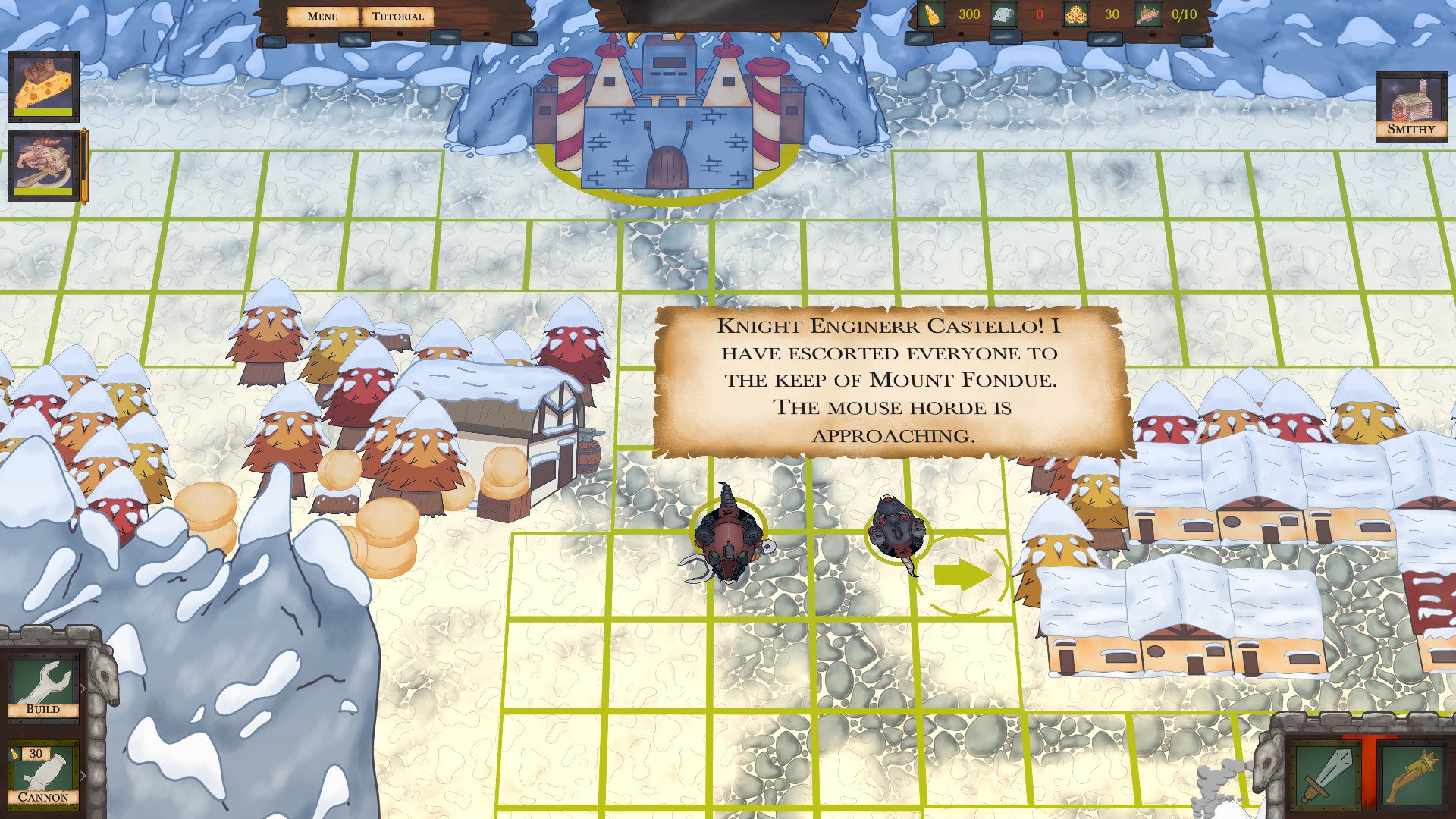Open the Build menu
The height and width of the screenshot is (819, 1456).
[43, 685]
